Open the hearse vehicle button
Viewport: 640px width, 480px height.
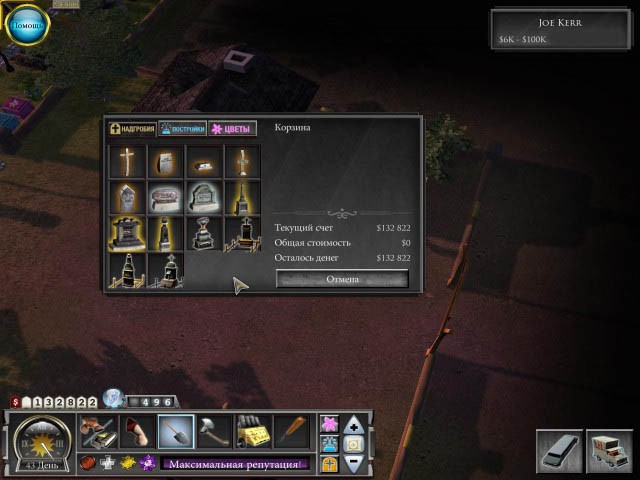558,451
